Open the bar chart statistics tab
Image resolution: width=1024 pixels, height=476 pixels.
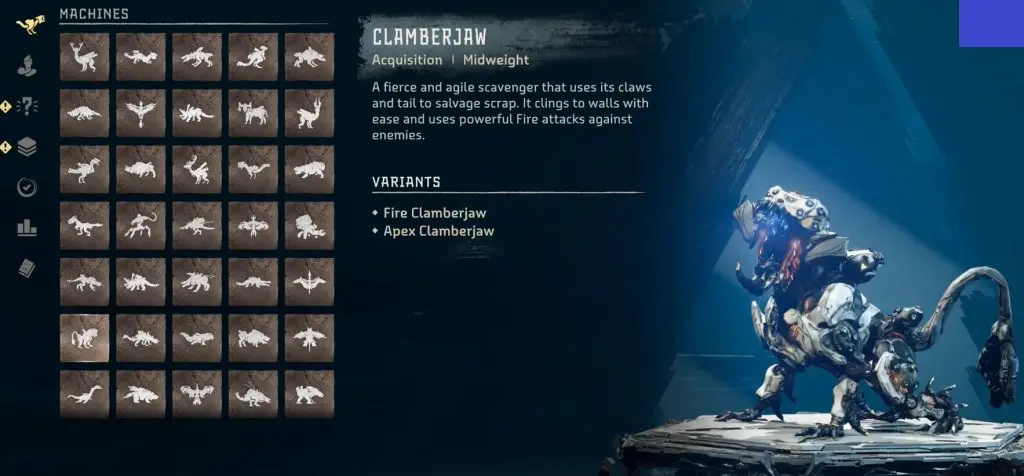pos(27,228)
